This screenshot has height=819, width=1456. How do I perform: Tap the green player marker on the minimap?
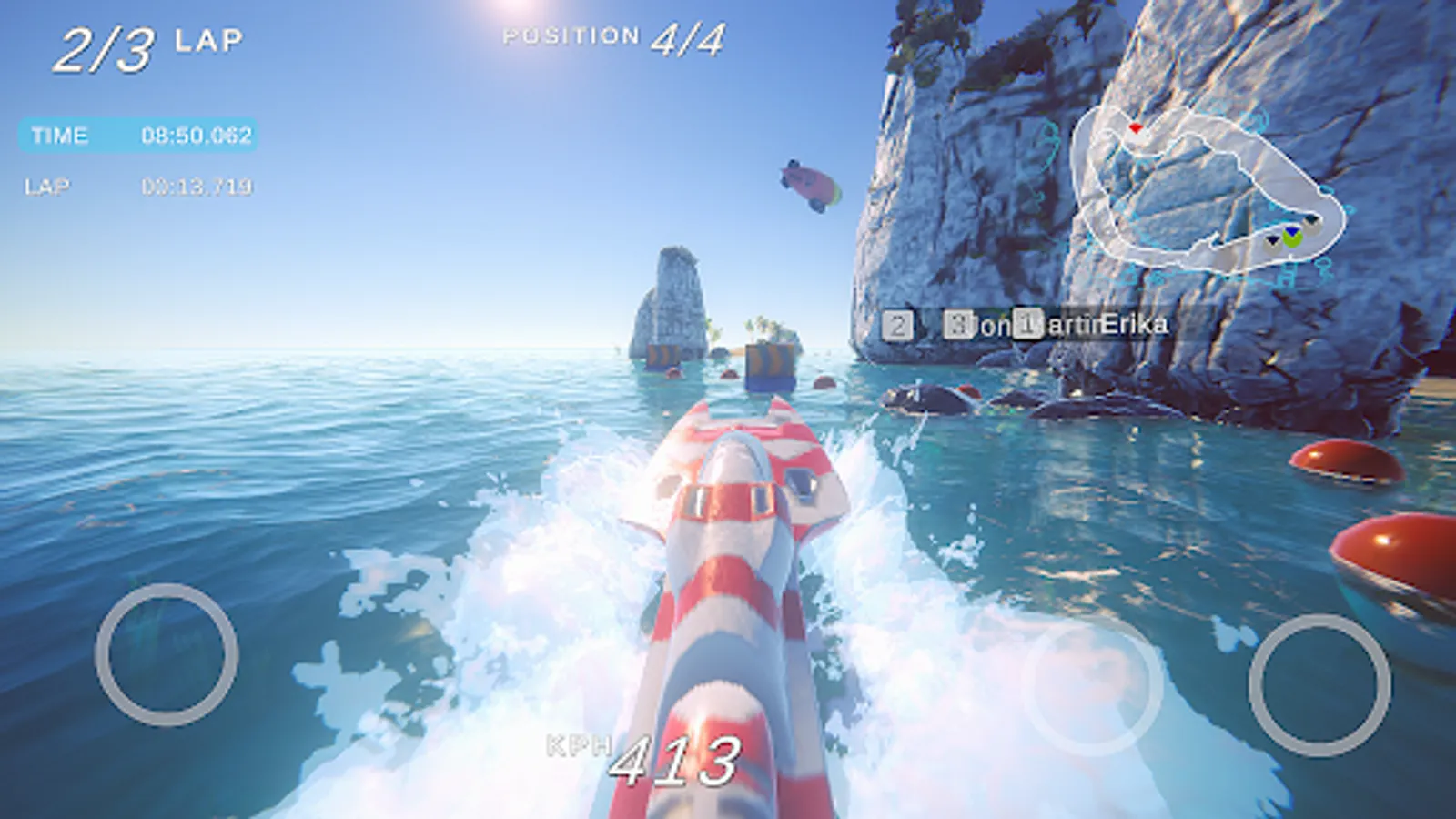1293,239
